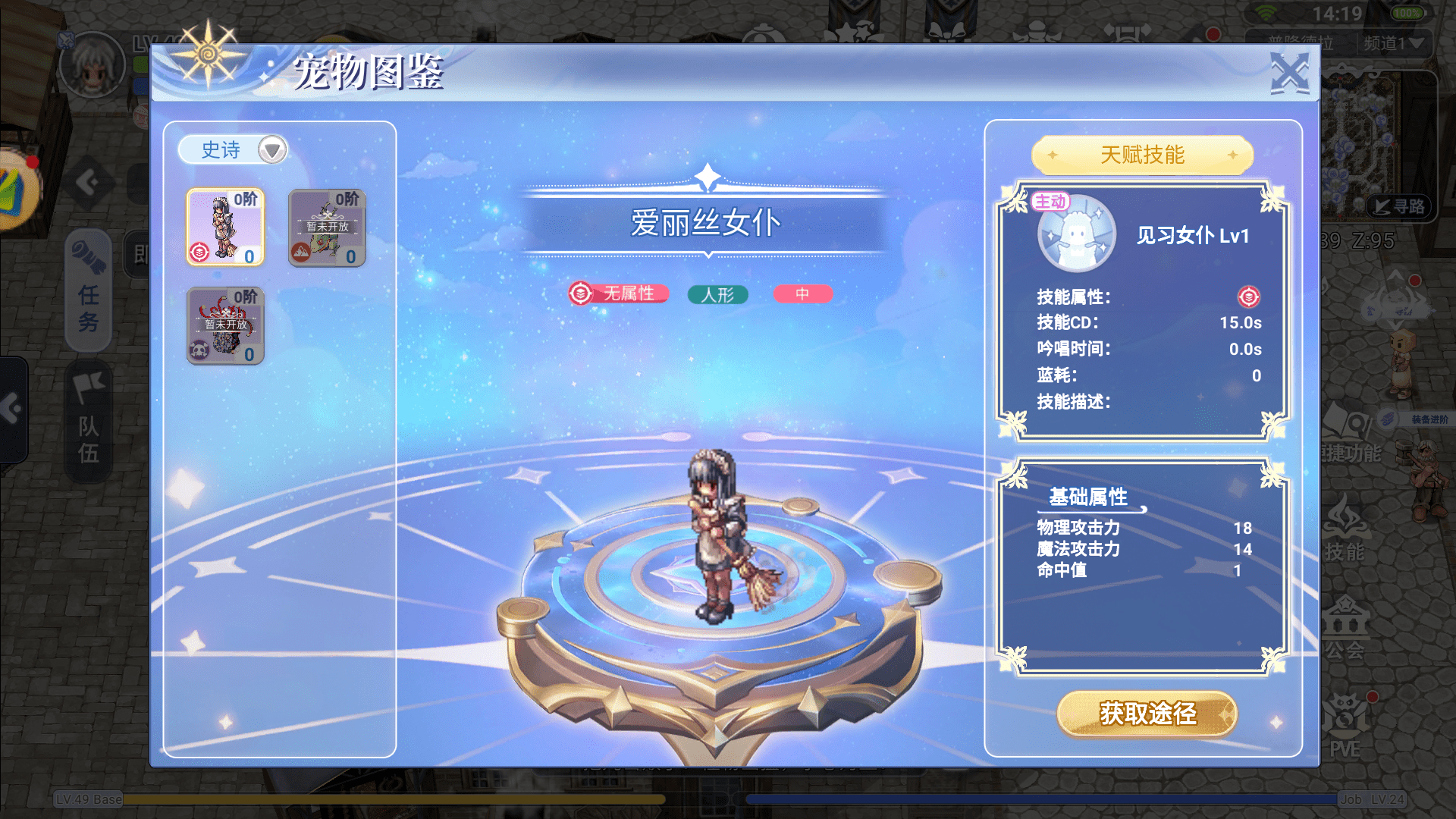Select the locked green monster pet thumbnail
Screen dimensions: 1456x819
pyautogui.click(x=327, y=227)
